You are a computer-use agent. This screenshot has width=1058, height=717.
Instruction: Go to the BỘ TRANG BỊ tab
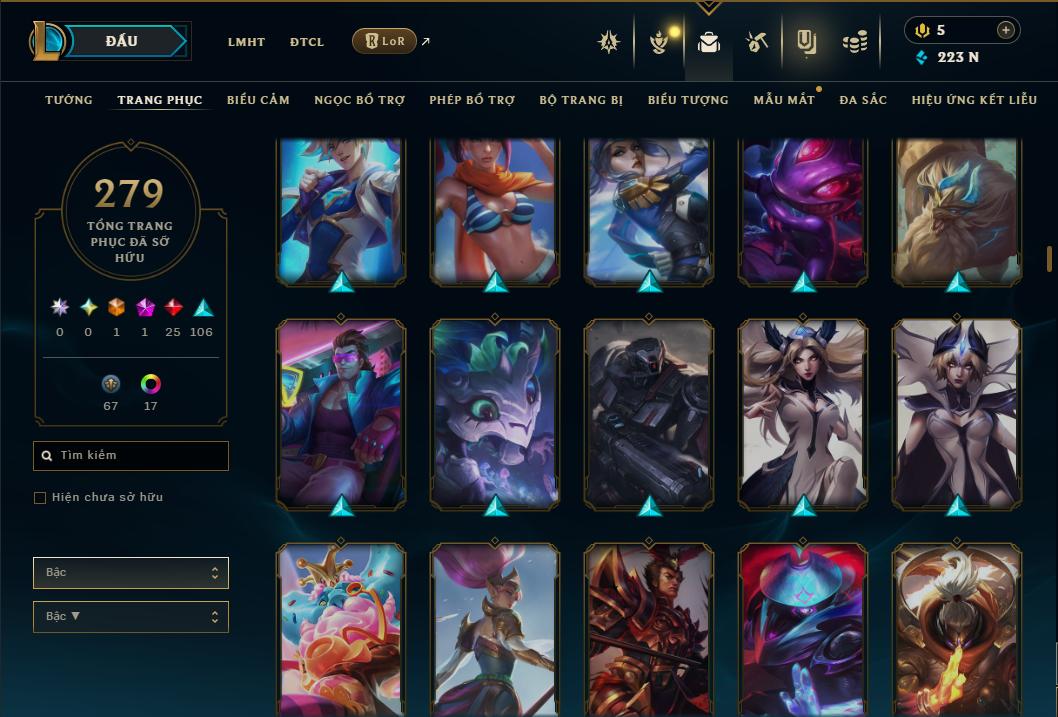[581, 100]
